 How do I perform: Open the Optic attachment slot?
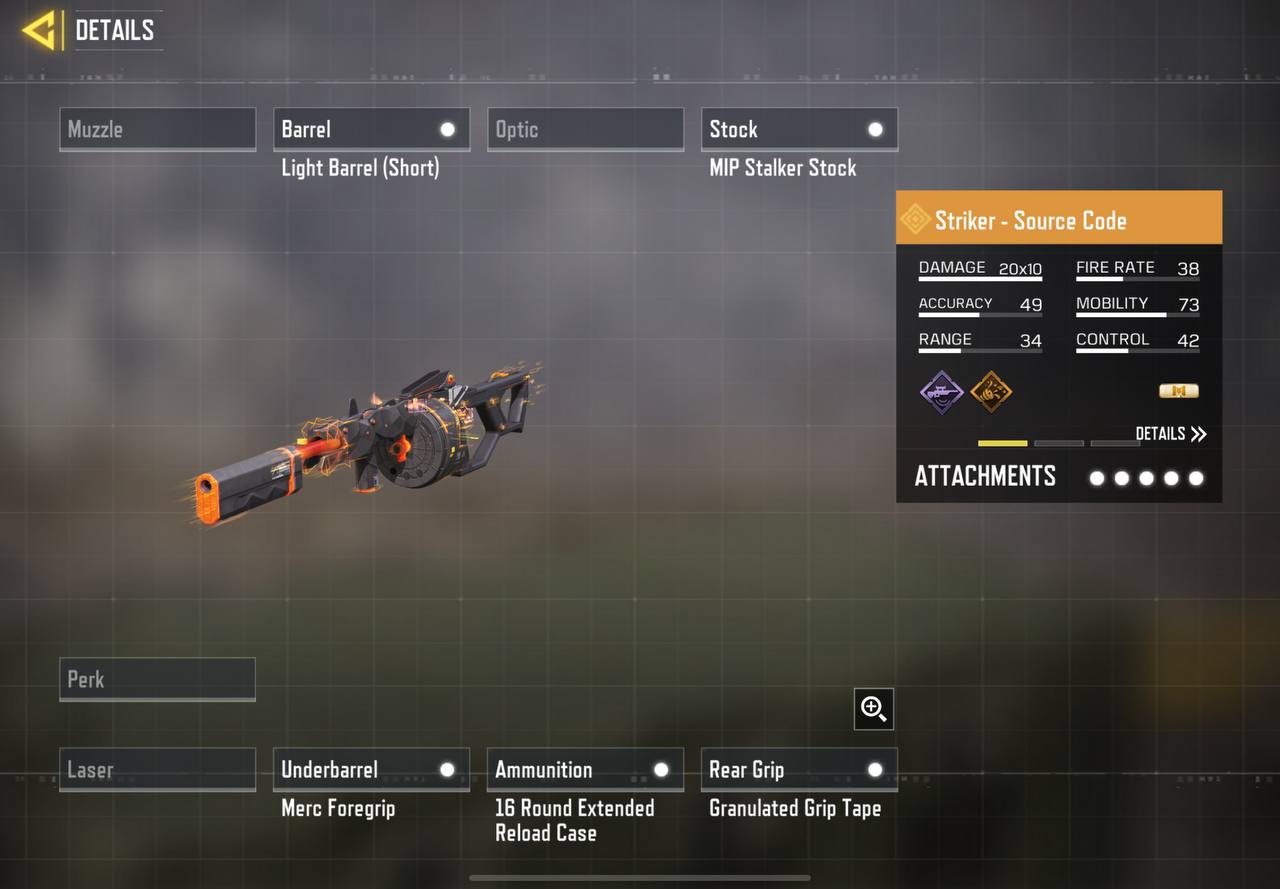click(585, 130)
